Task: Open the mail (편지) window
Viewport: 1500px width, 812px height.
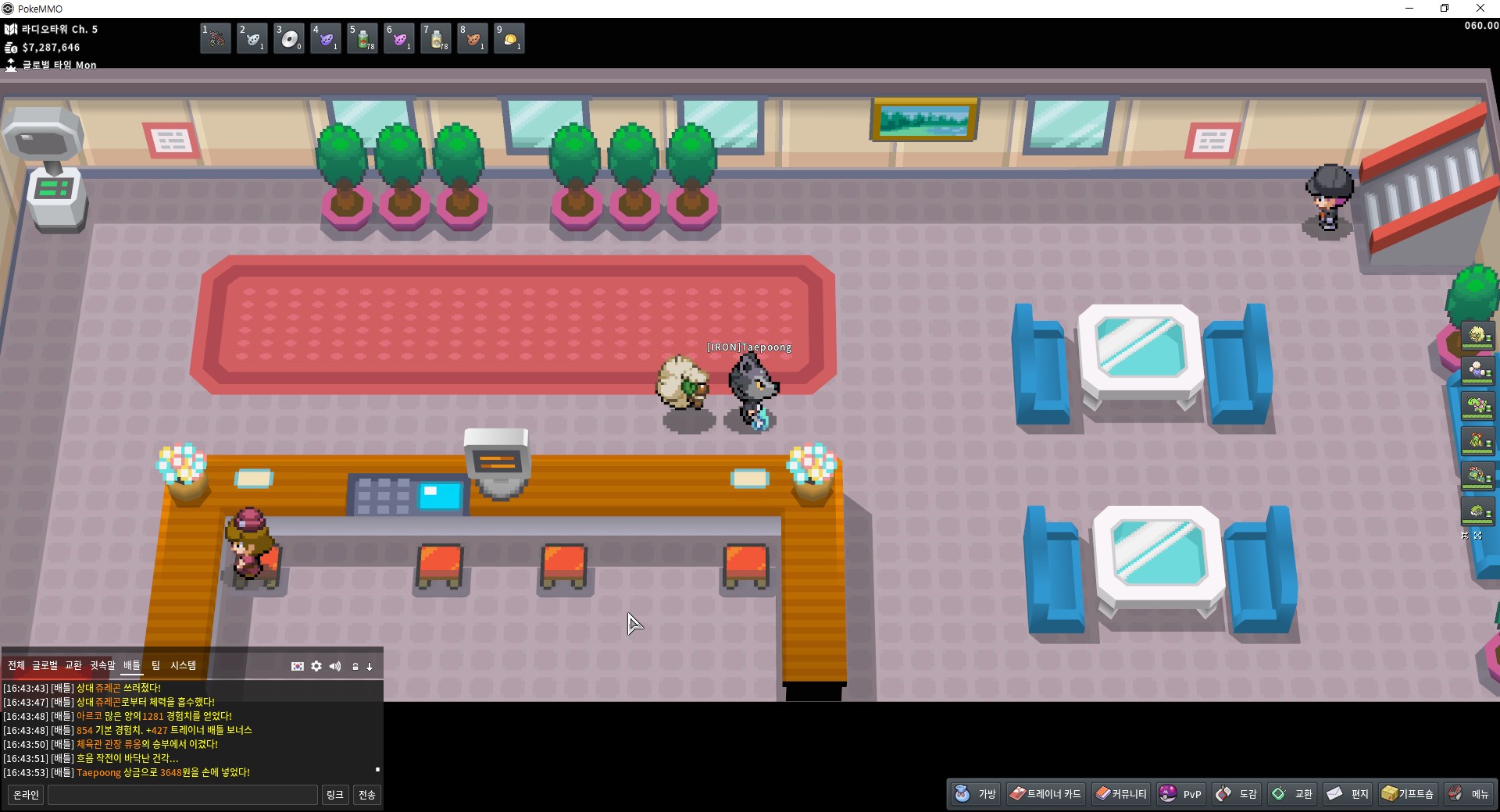Action: (x=1348, y=794)
